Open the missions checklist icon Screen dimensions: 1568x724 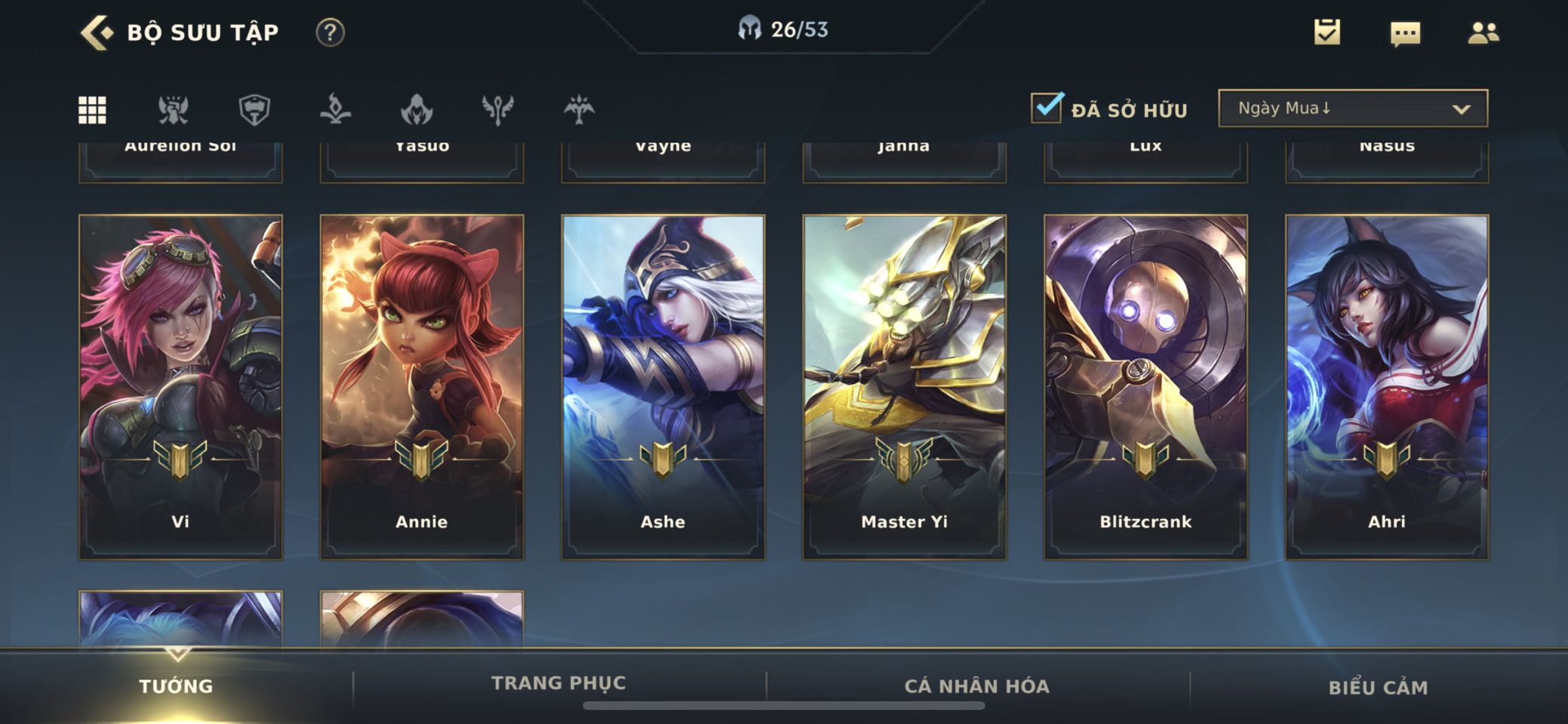click(x=1327, y=32)
